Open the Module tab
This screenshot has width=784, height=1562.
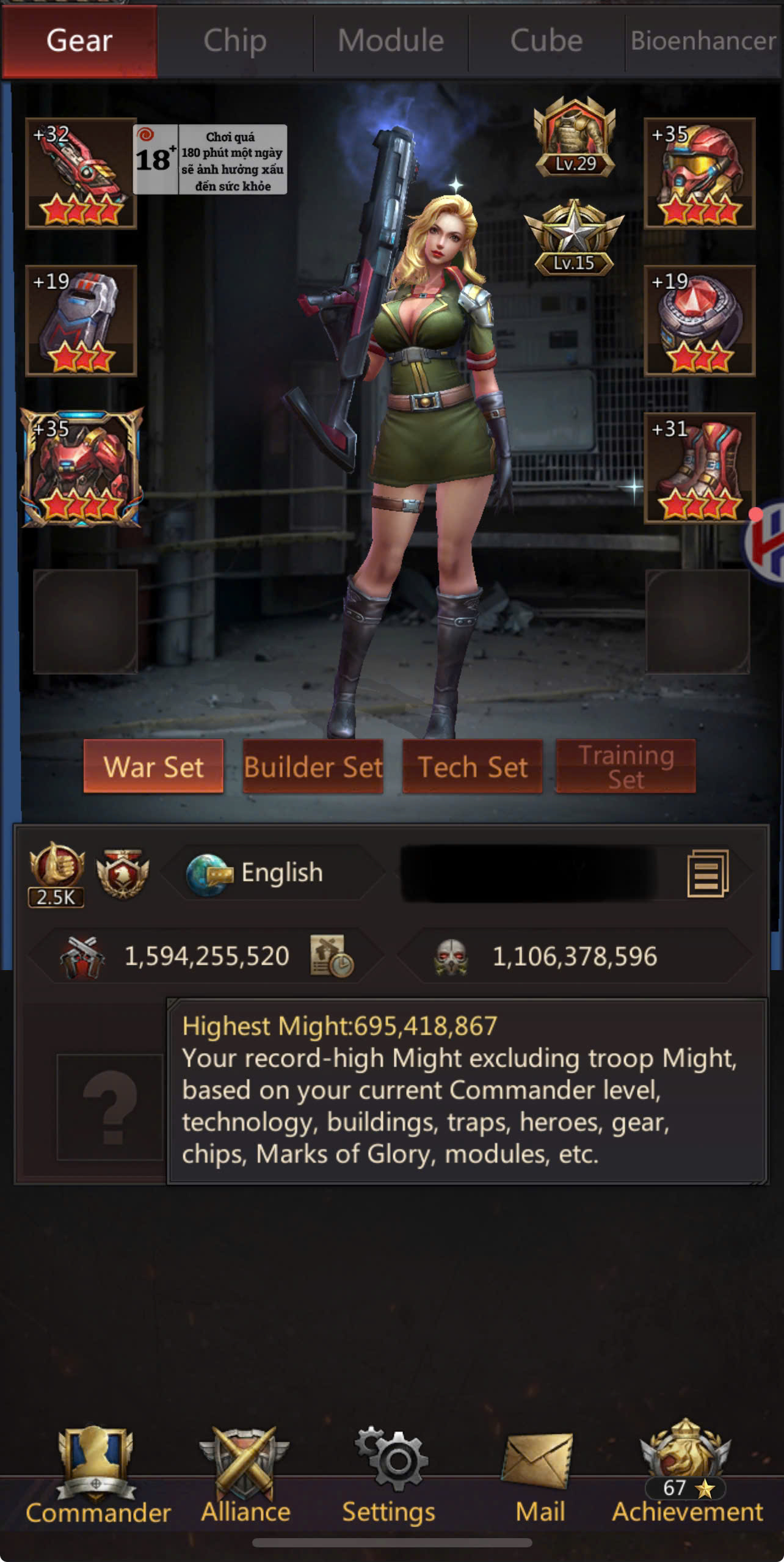pyautogui.click(x=391, y=42)
